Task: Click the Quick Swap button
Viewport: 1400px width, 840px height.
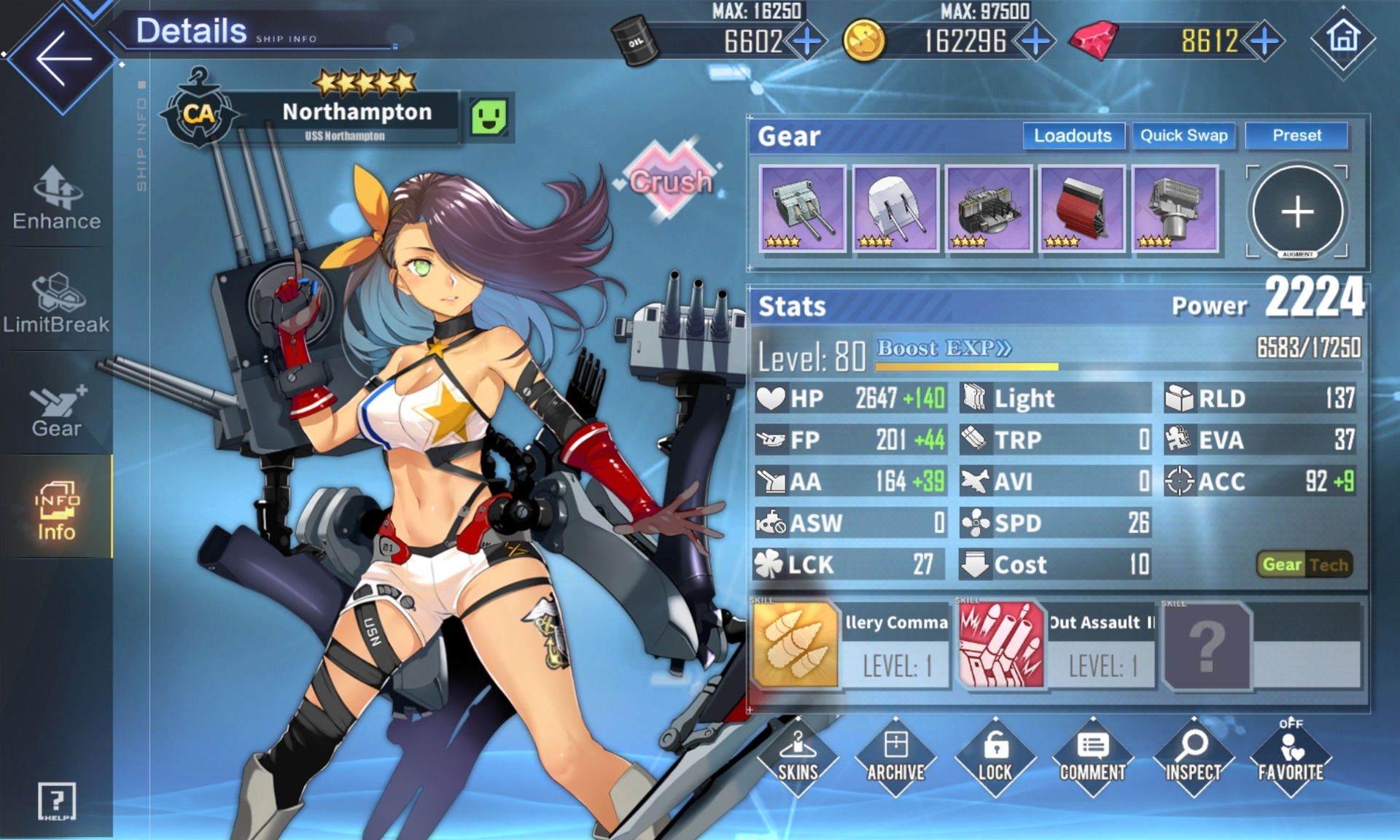Action: 1183,136
